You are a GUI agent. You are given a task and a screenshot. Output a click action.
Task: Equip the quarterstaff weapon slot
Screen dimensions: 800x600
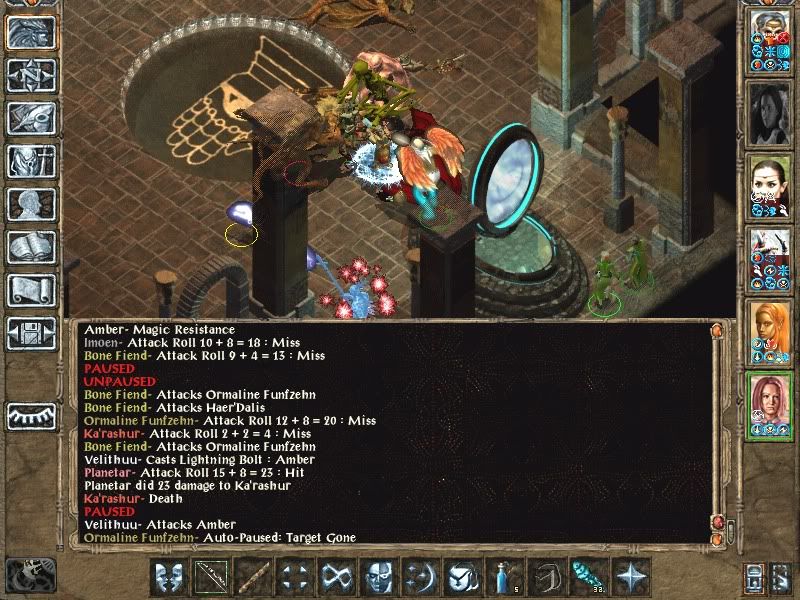coord(252,576)
